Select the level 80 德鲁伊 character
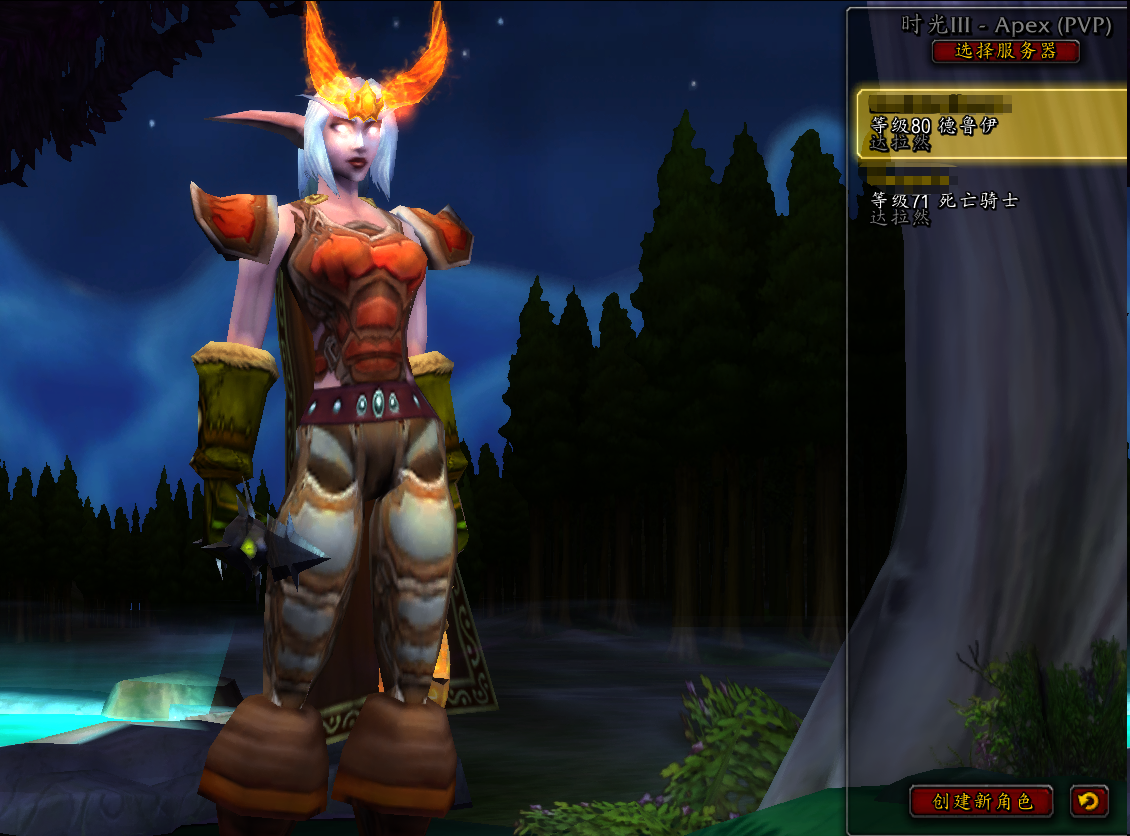1130x836 pixels. click(x=990, y=125)
